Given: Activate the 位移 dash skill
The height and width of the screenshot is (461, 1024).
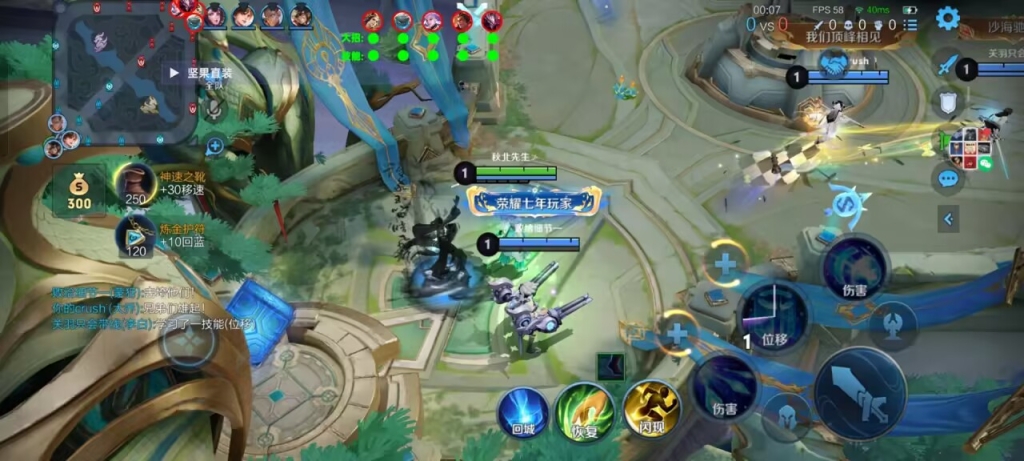Looking at the screenshot, I should pyautogui.click(x=773, y=316).
